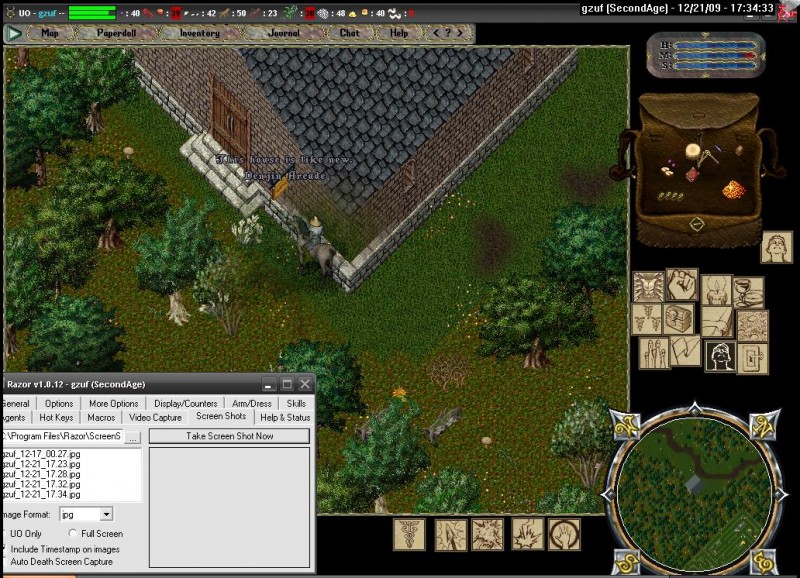Open the Help menu
Image resolution: width=800 pixels, height=578 pixels.
pyautogui.click(x=399, y=33)
